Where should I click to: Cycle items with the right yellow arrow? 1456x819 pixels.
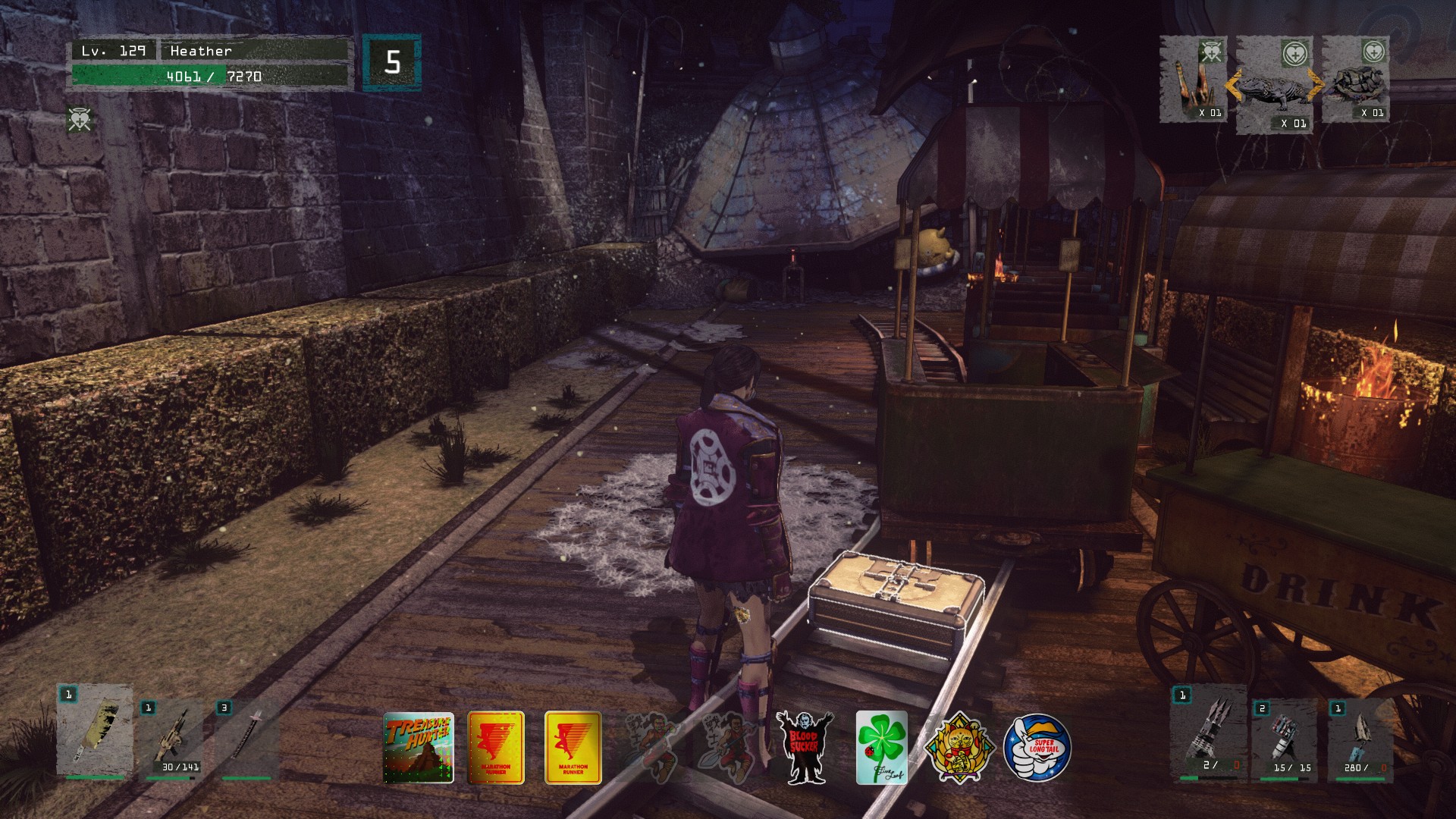pos(1316,86)
